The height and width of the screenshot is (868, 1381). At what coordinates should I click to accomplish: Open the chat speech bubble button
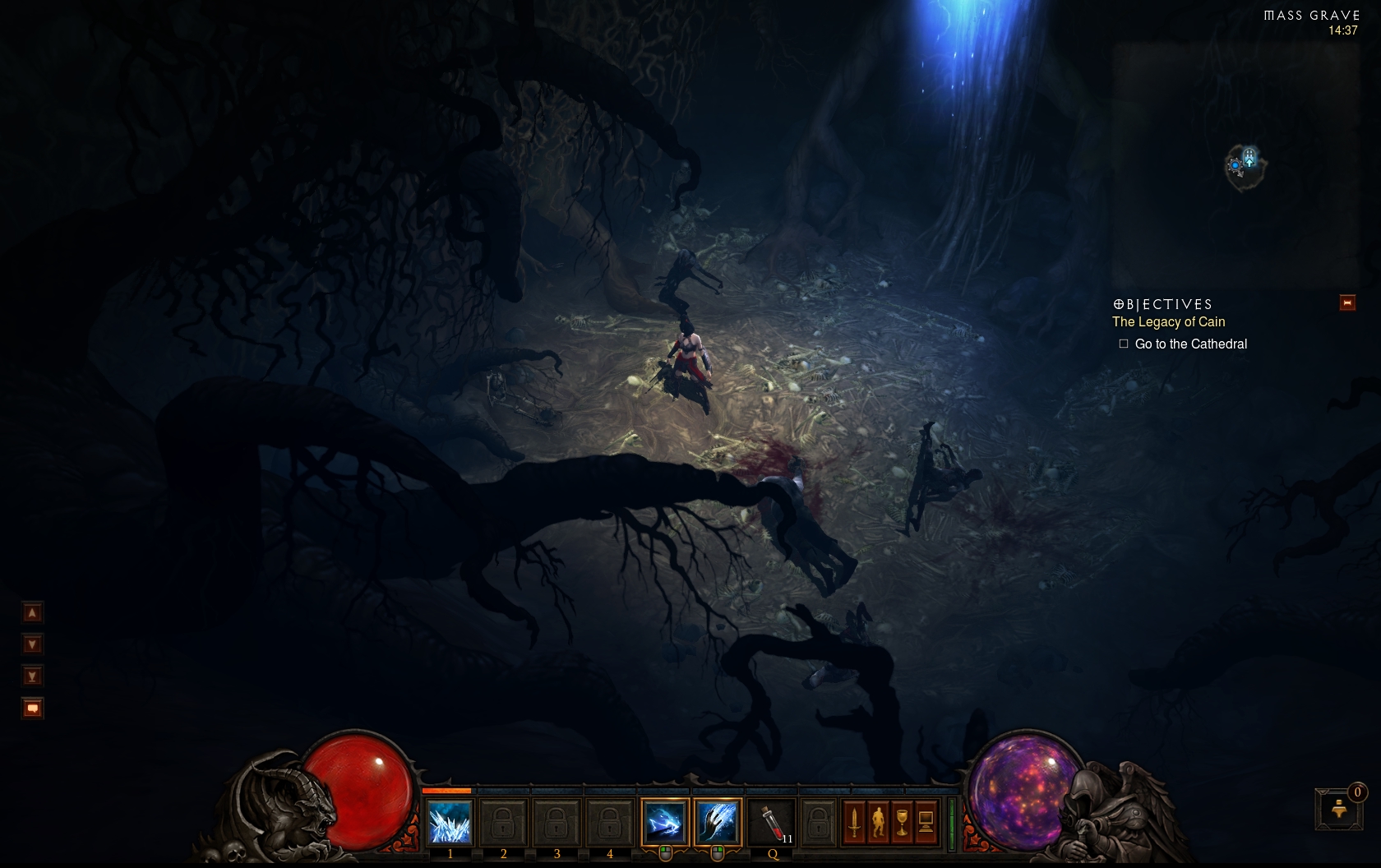point(32,709)
